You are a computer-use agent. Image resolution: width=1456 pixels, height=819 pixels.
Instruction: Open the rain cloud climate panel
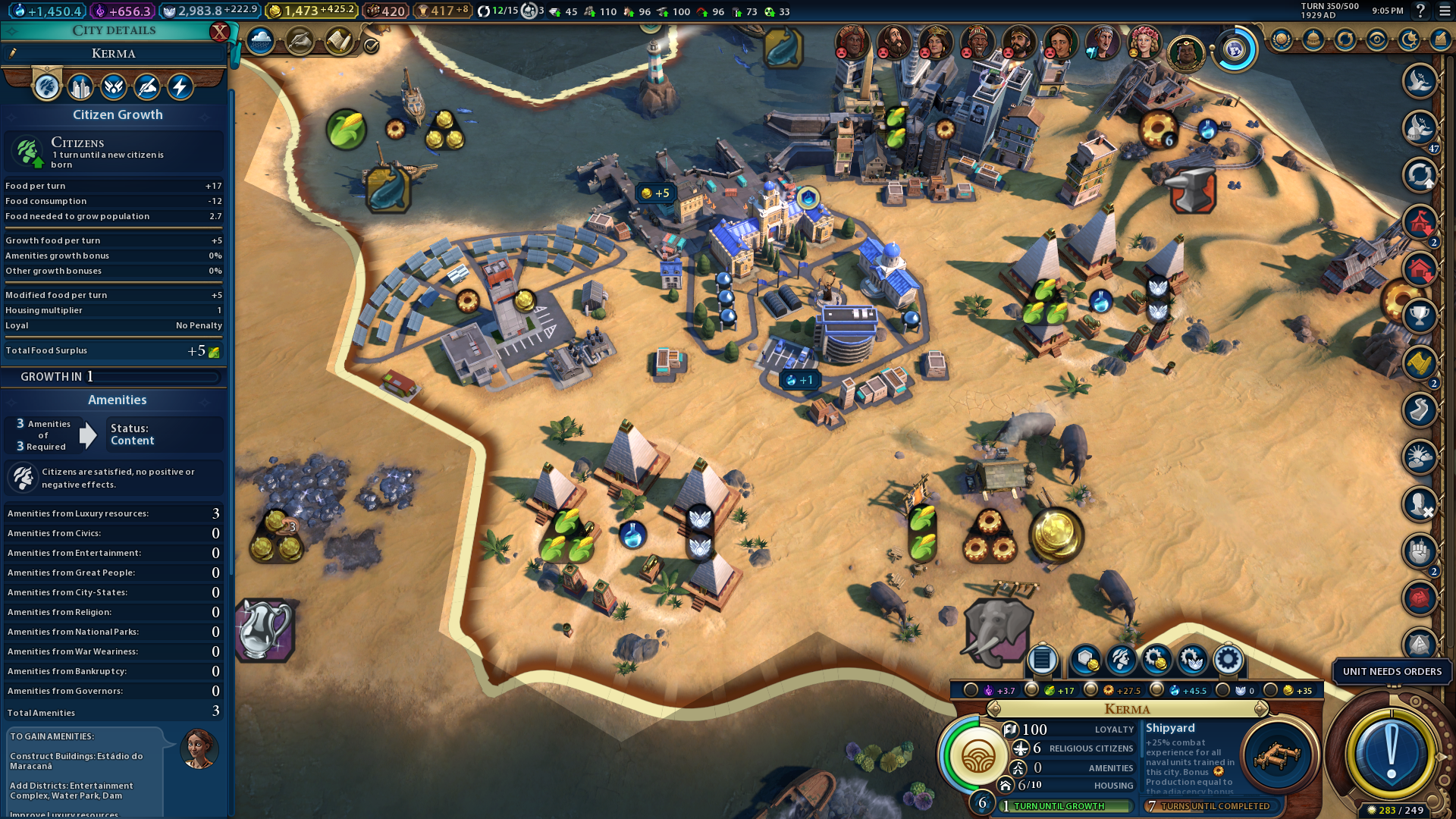pos(260,41)
